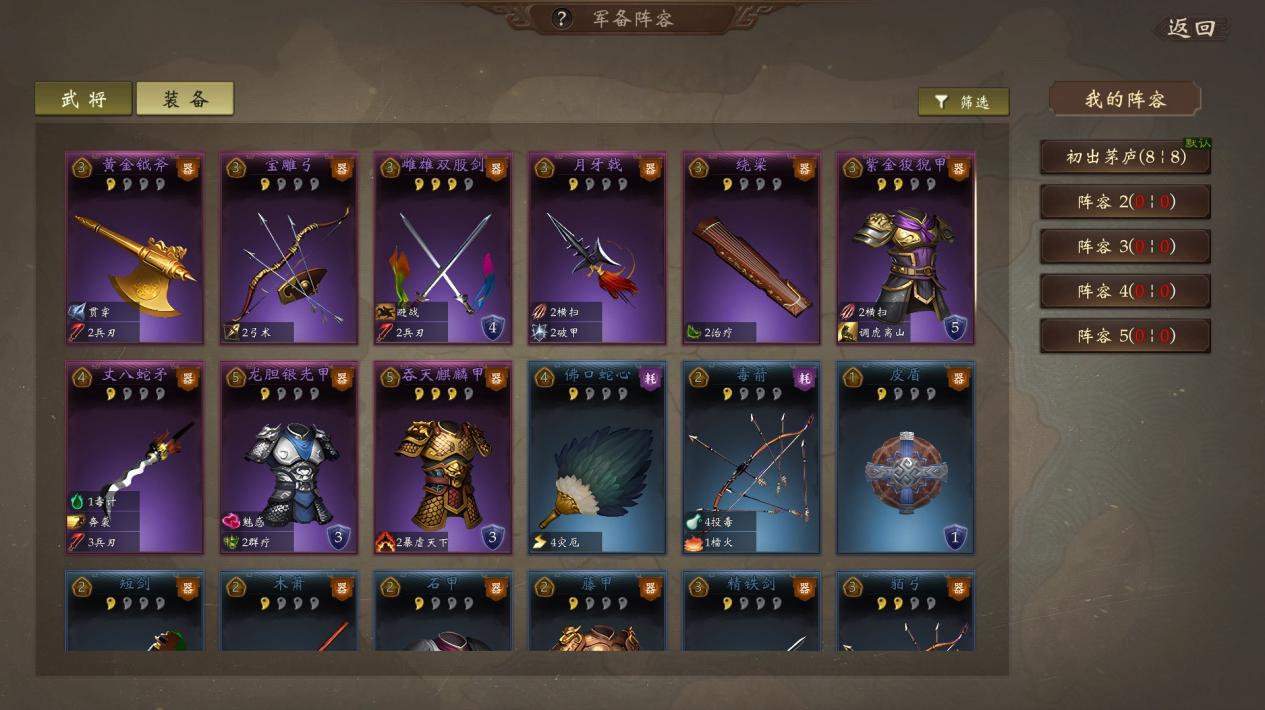Choose the 初出茅庐 lineup
1265x710 pixels.
(1125, 157)
